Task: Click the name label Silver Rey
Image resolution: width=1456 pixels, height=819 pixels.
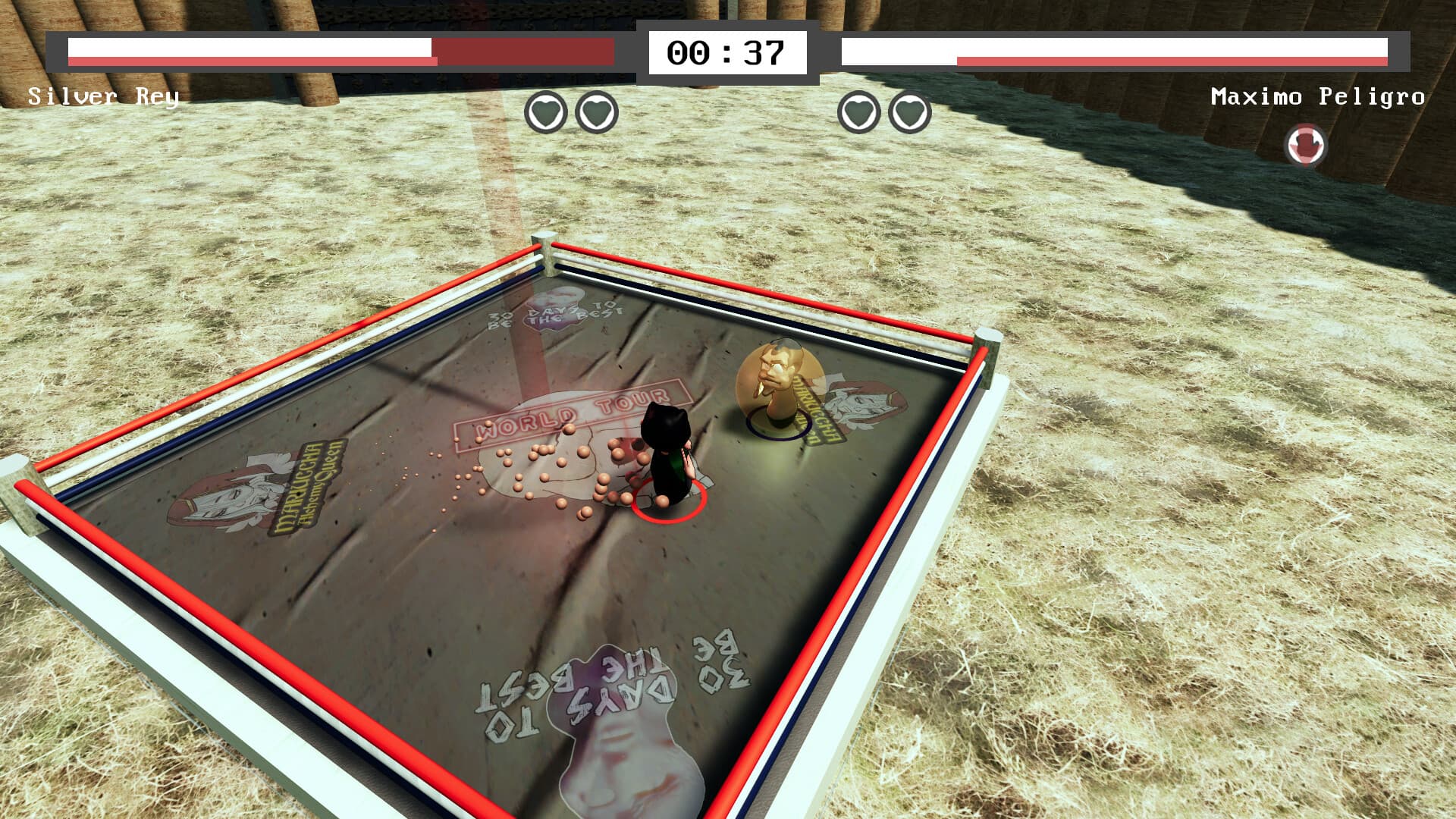Action: point(102,96)
